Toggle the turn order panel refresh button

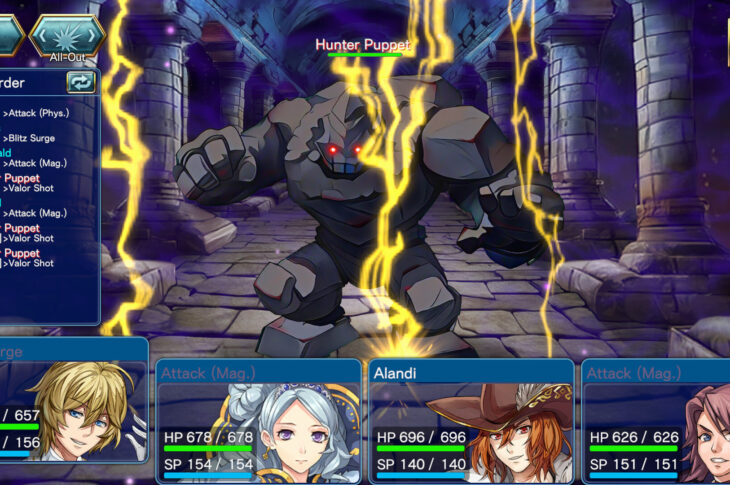tap(81, 82)
